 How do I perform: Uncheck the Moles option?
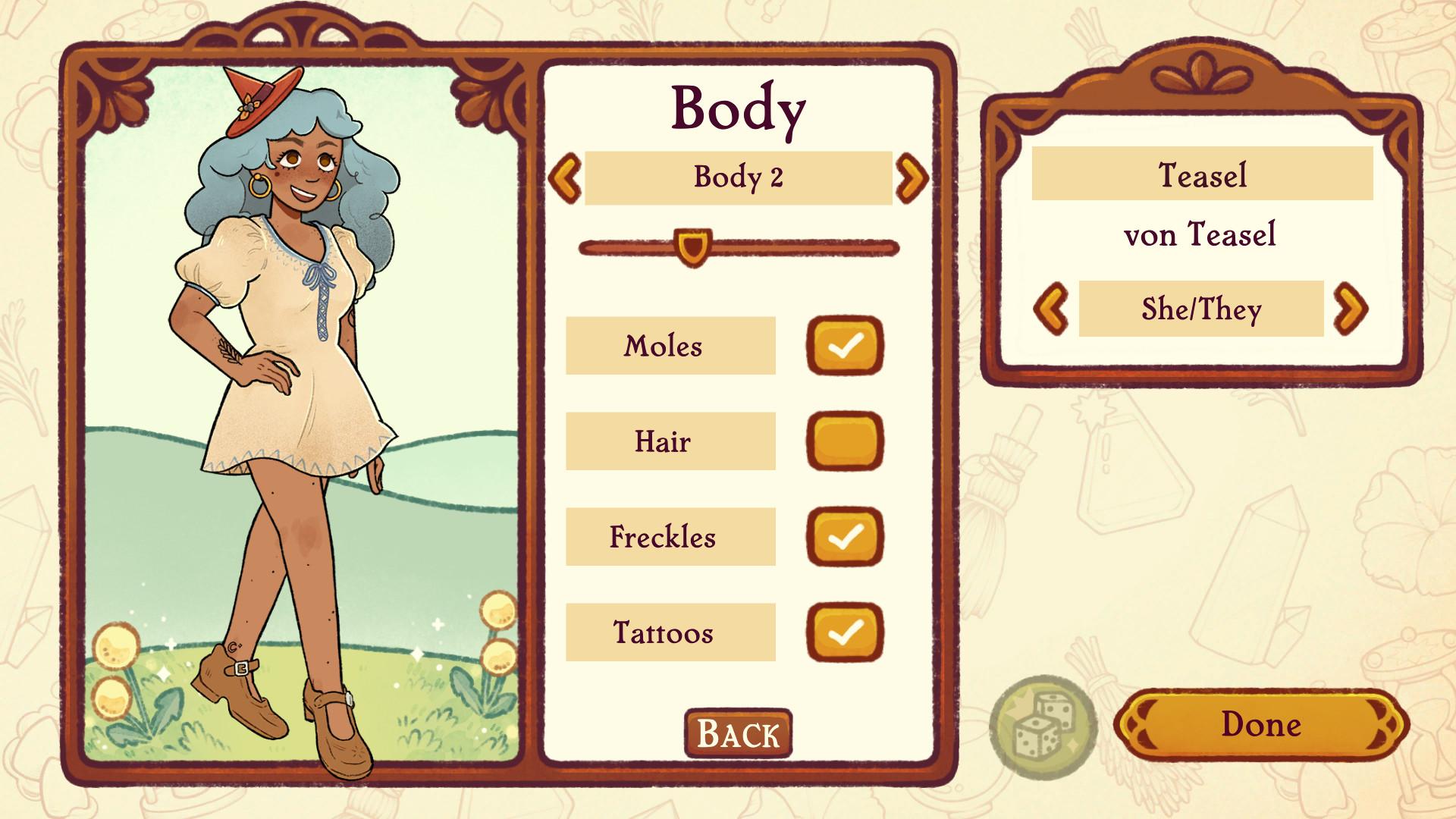844,346
